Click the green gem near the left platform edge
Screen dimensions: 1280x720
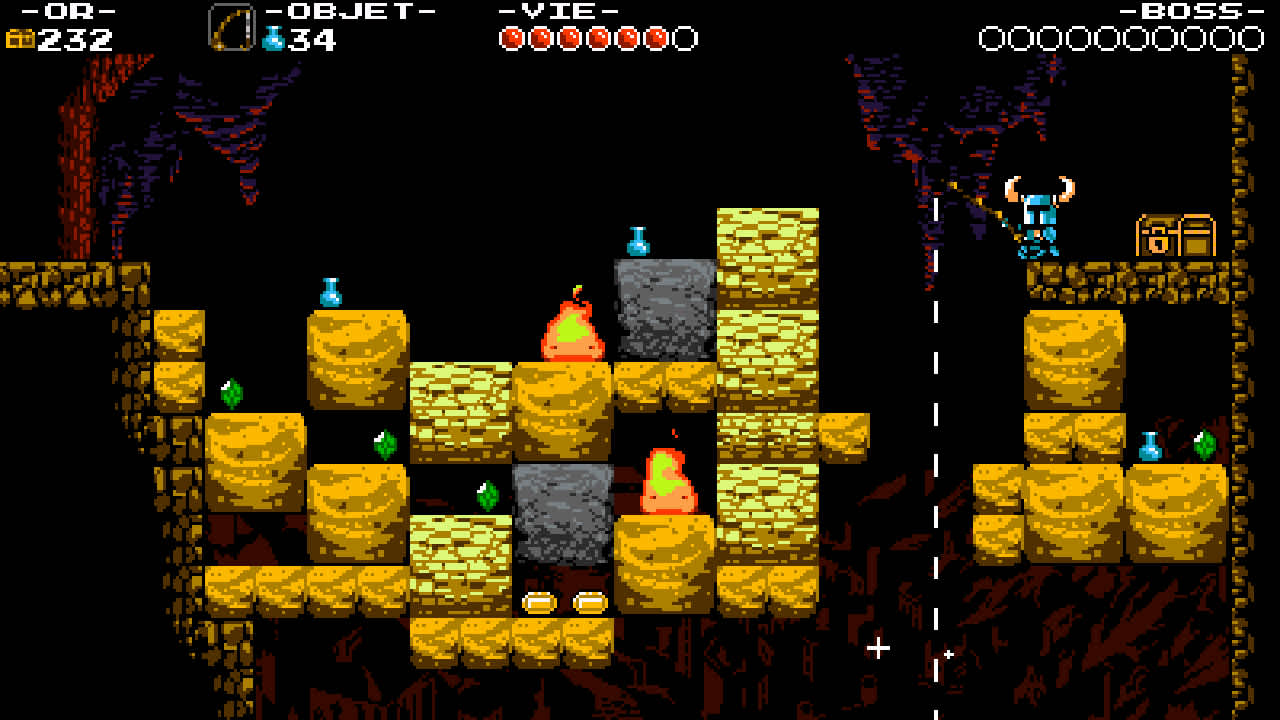[232, 396]
